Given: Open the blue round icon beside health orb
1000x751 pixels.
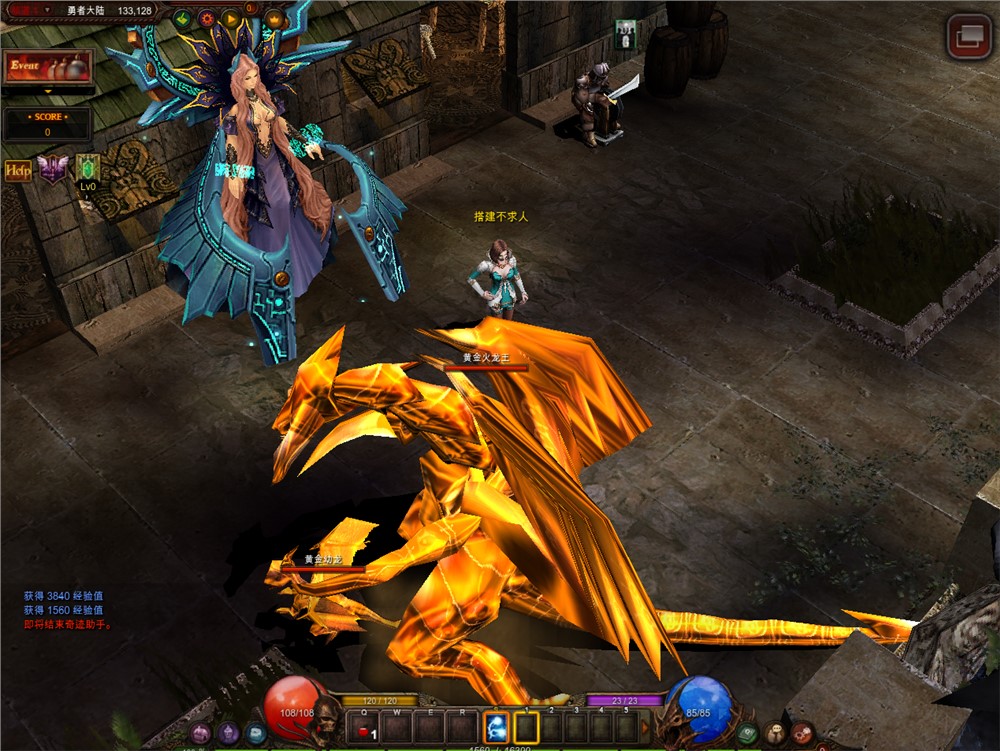Looking at the screenshot, I should [x=256, y=733].
